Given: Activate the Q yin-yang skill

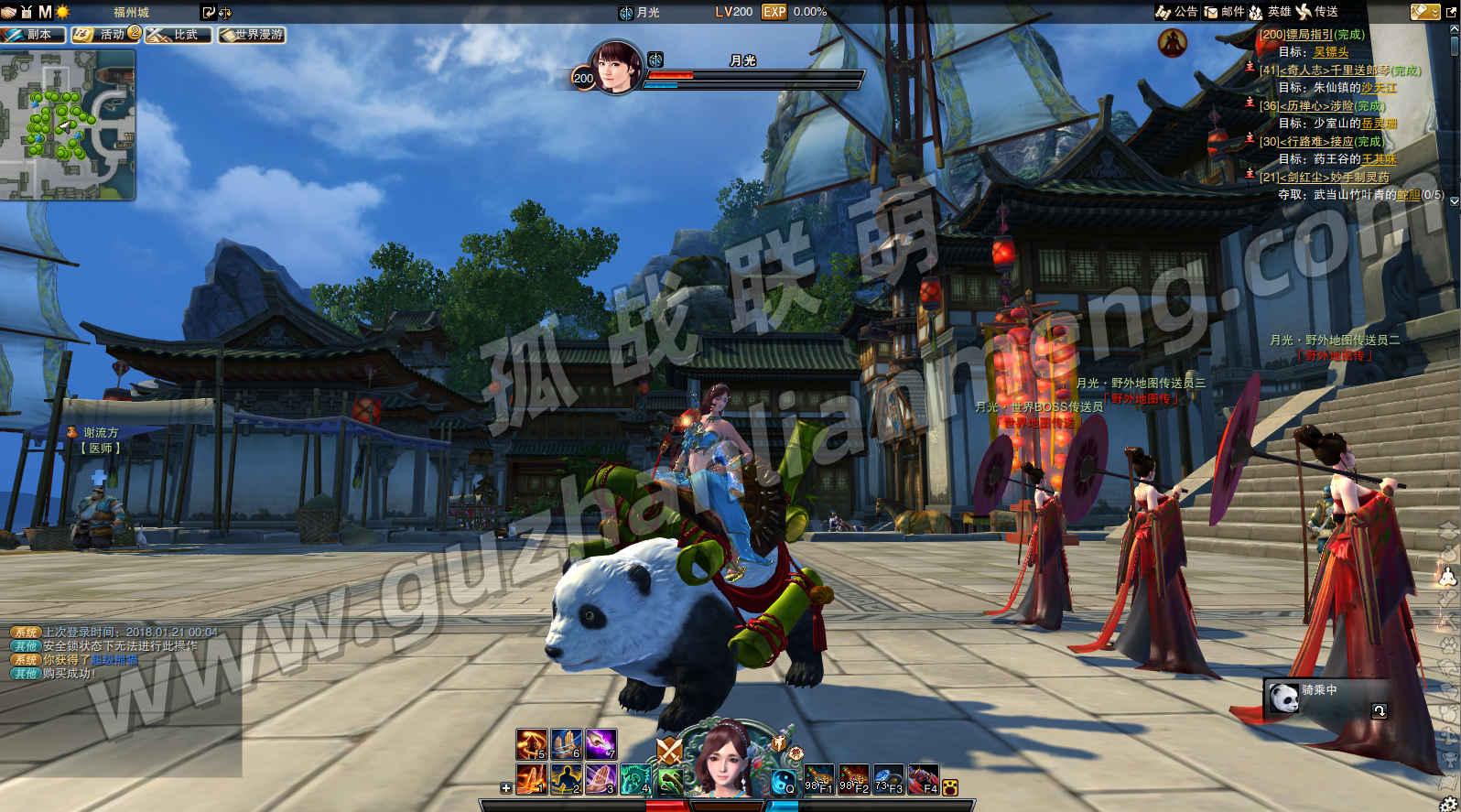Looking at the screenshot, I should (784, 781).
